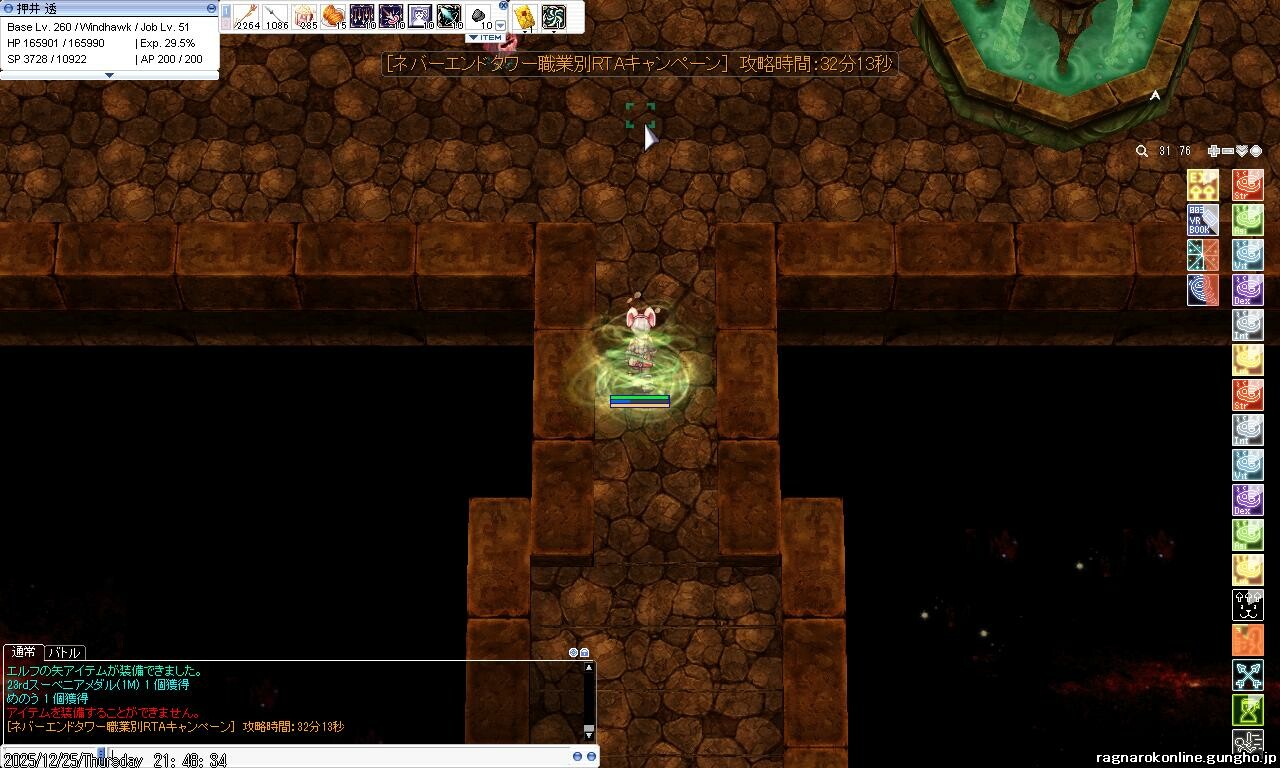Select the arrow stack of 2264 in the hotbar
The image size is (1280, 768).
pyautogui.click(x=246, y=16)
